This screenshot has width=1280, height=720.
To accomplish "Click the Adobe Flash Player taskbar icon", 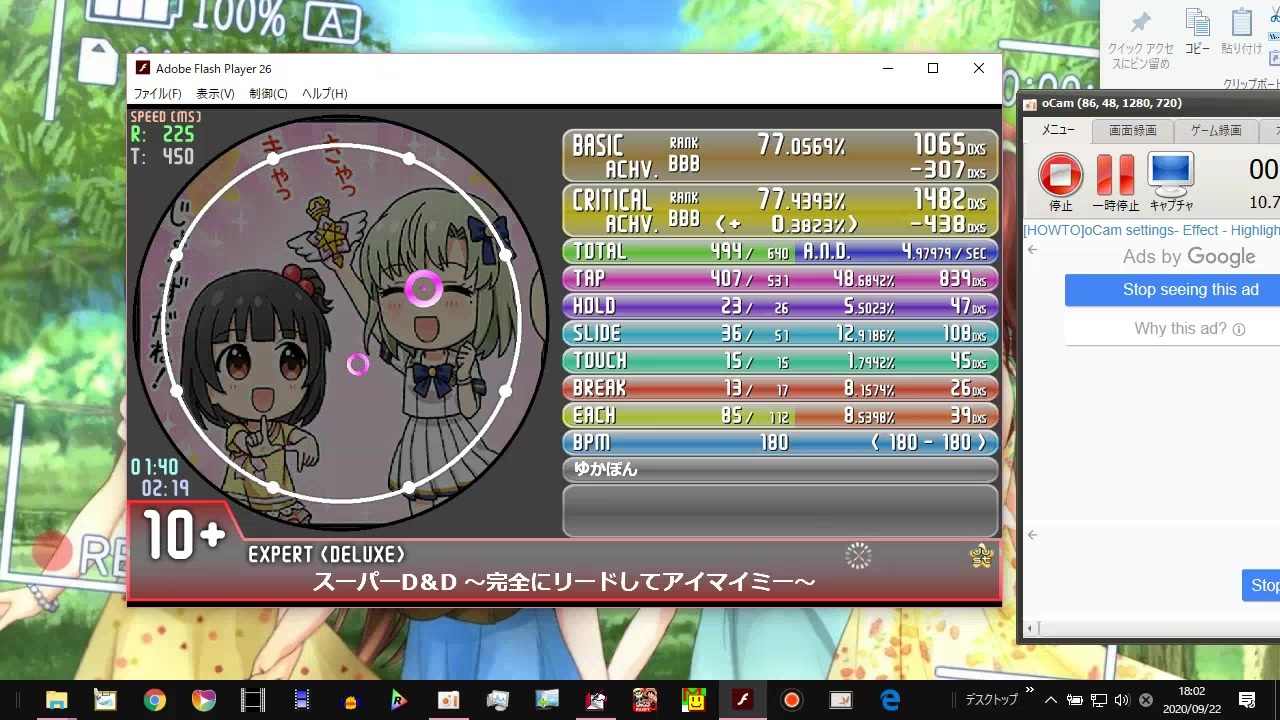I will (x=742, y=699).
